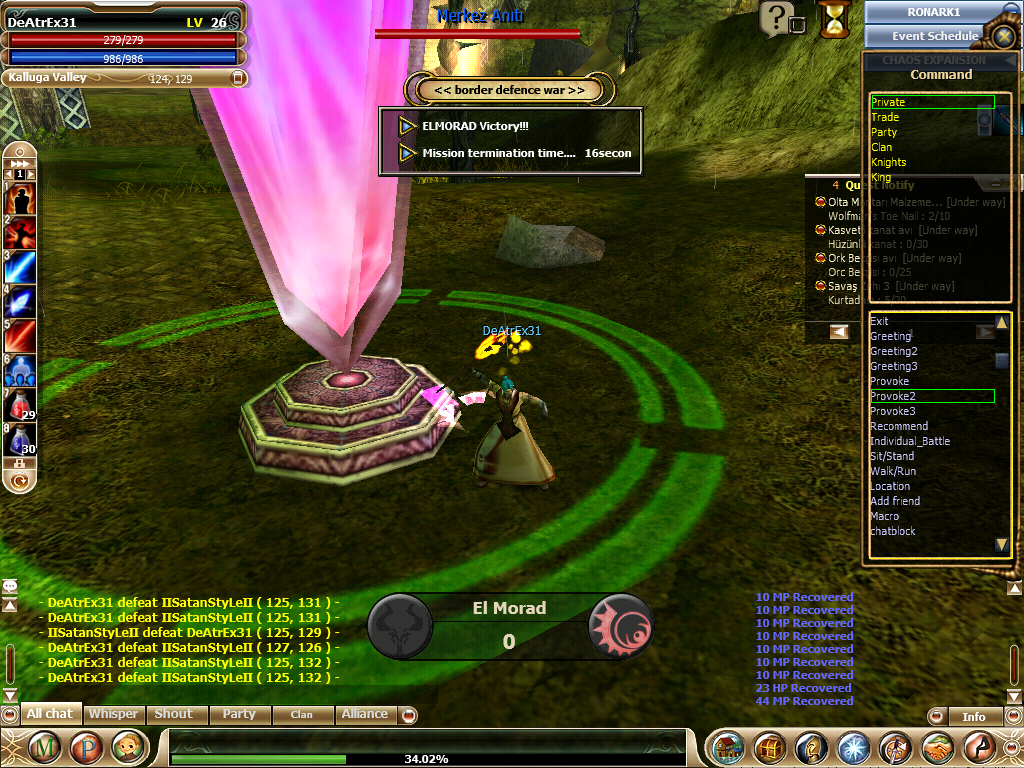Viewport: 1024px width, 768px height.
Task: Click the hourglass icon
Action: 832,18
